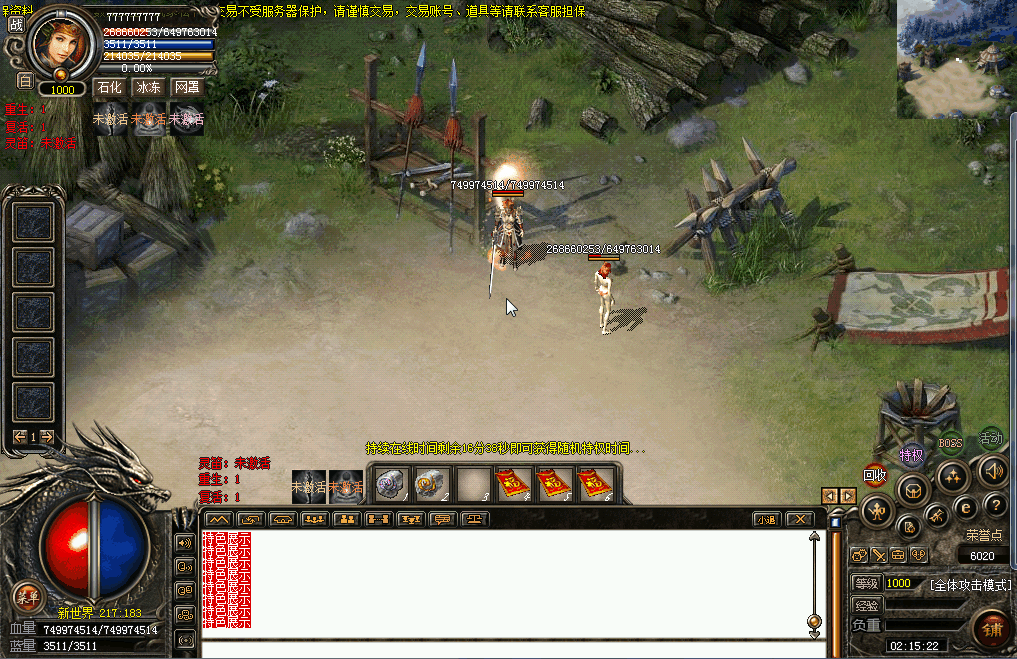Close the chat panel with the X button
This screenshot has width=1017, height=659.
tap(798, 519)
